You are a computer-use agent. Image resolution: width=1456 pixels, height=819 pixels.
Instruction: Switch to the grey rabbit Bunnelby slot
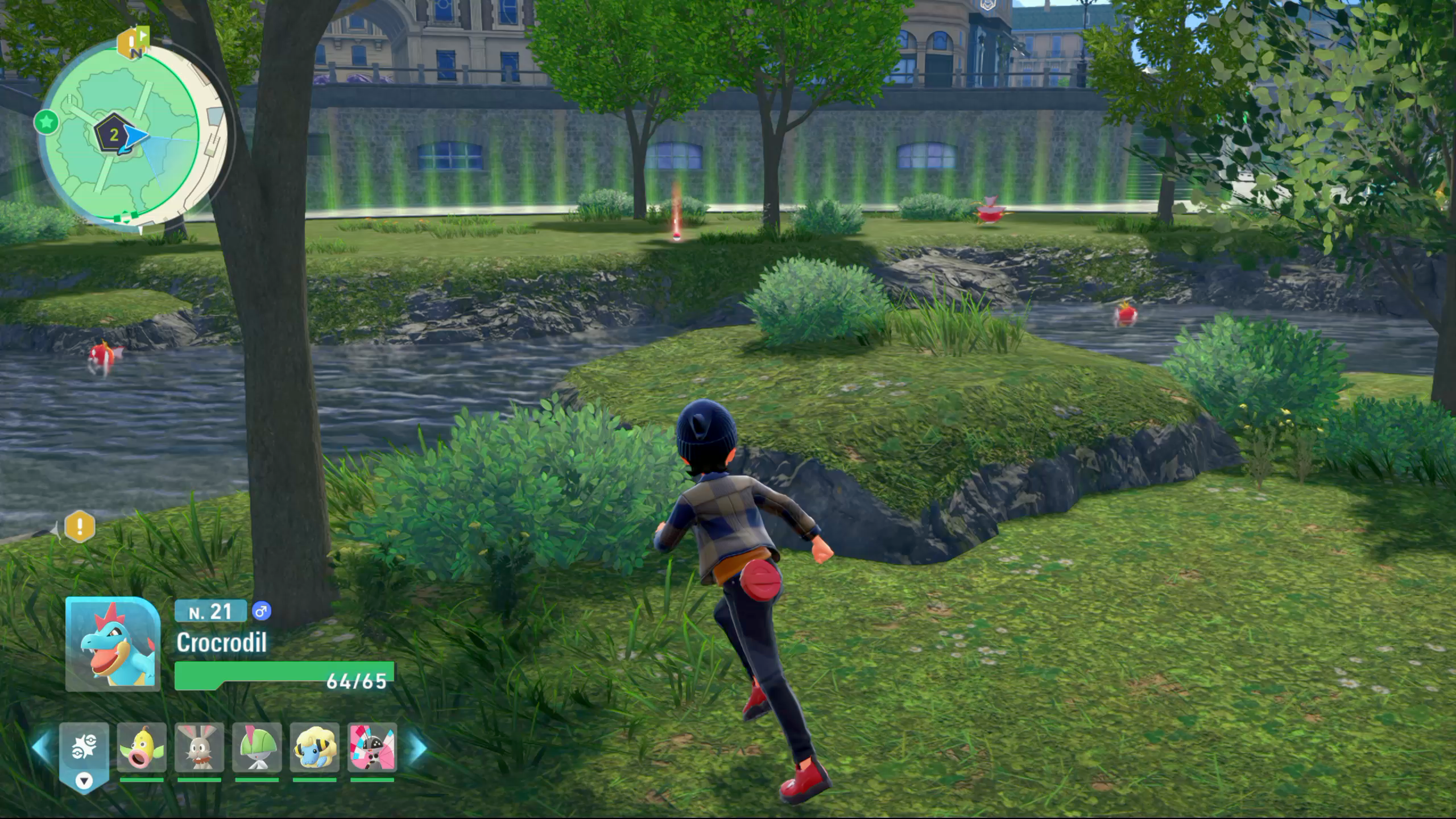click(x=199, y=748)
